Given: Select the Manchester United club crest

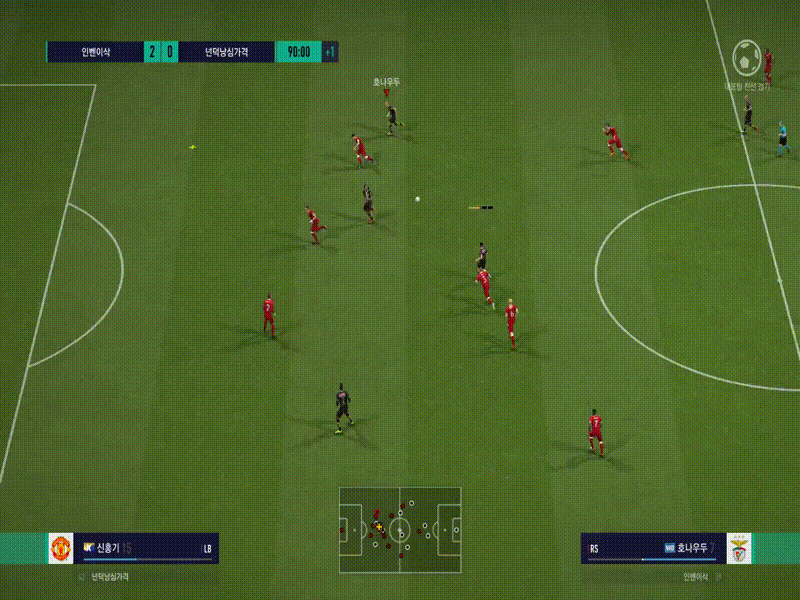Looking at the screenshot, I should 61,548.
